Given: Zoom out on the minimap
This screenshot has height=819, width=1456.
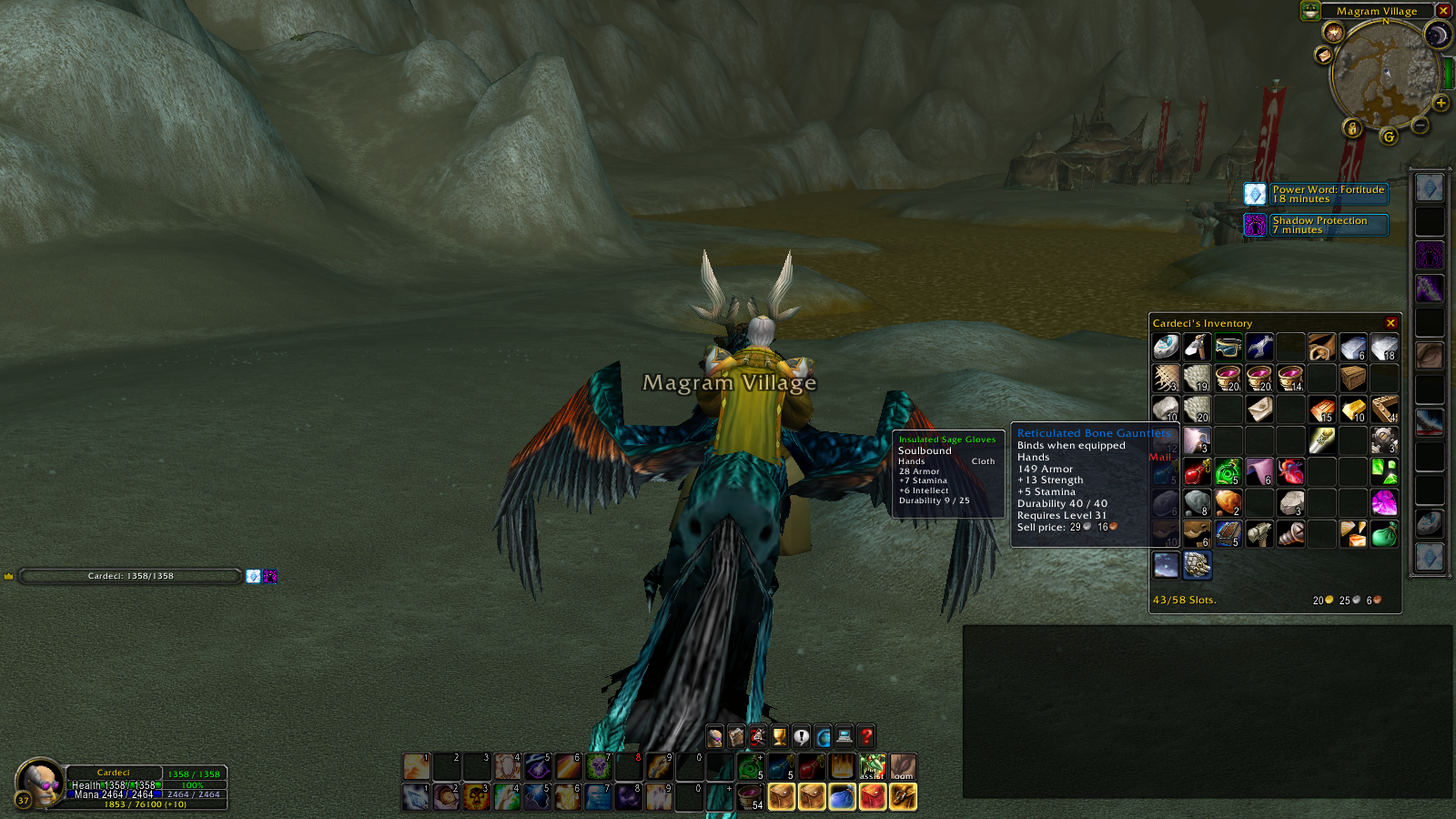Looking at the screenshot, I should click(x=1421, y=125).
